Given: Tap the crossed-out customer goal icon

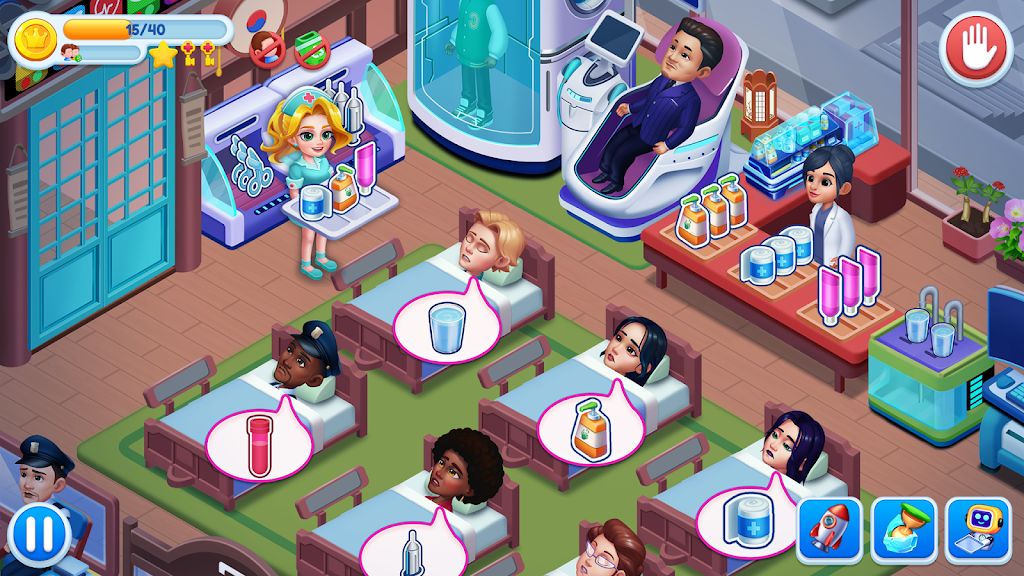Looking at the screenshot, I should coord(267,49).
